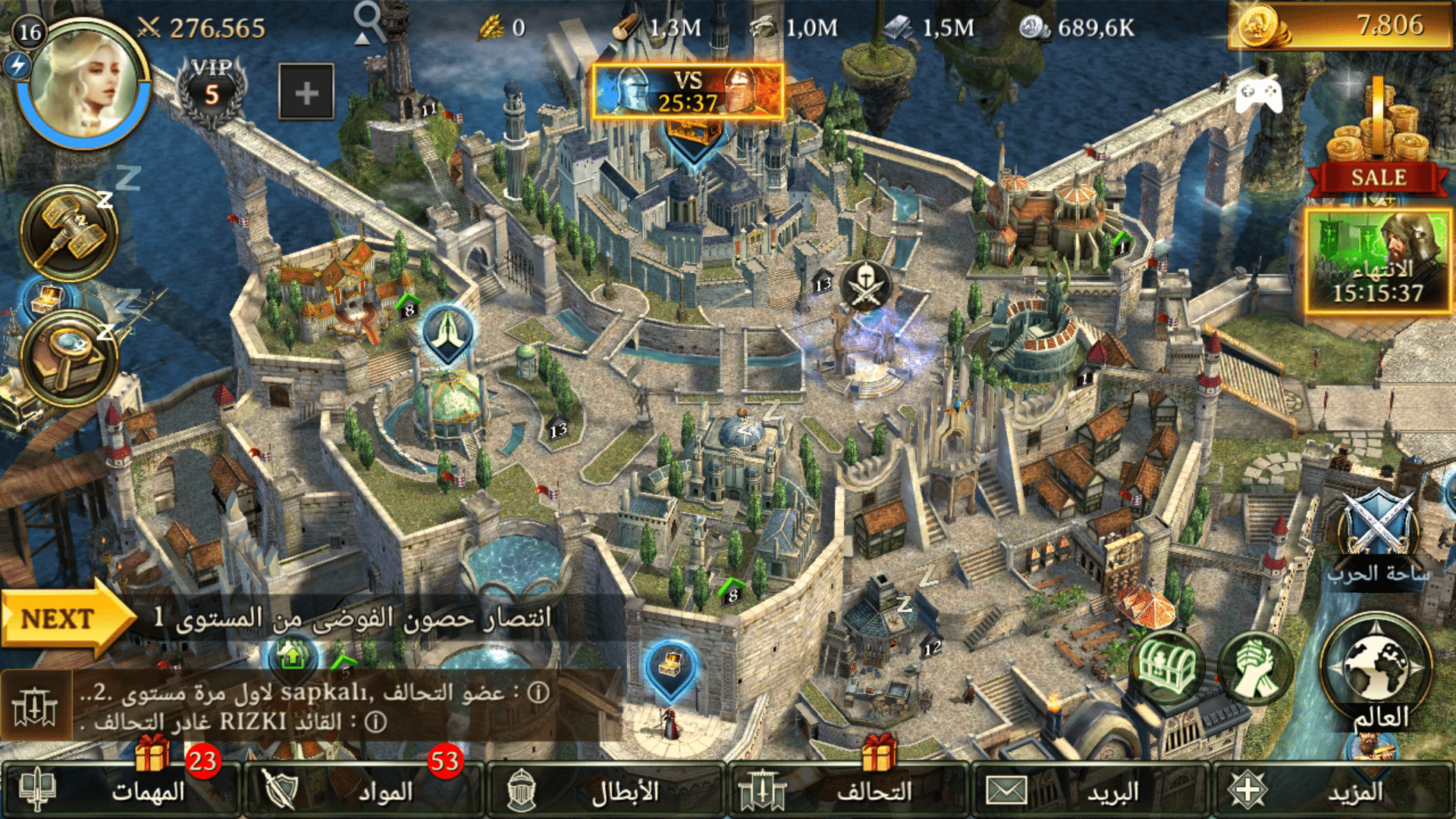Go to the العالم world map
1456x819 pixels.
[1376, 671]
